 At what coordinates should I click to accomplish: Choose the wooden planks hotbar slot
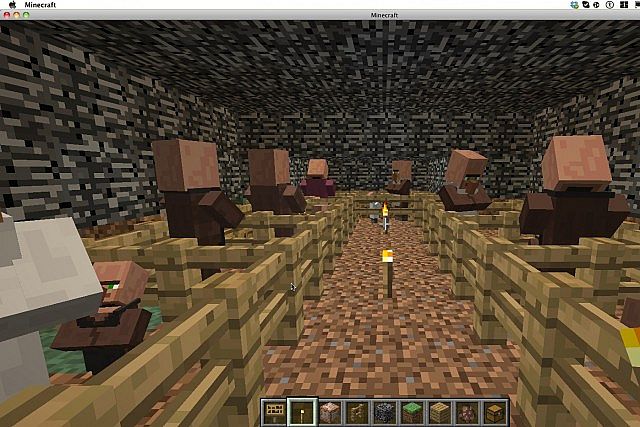pyautogui.click(x=439, y=412)
